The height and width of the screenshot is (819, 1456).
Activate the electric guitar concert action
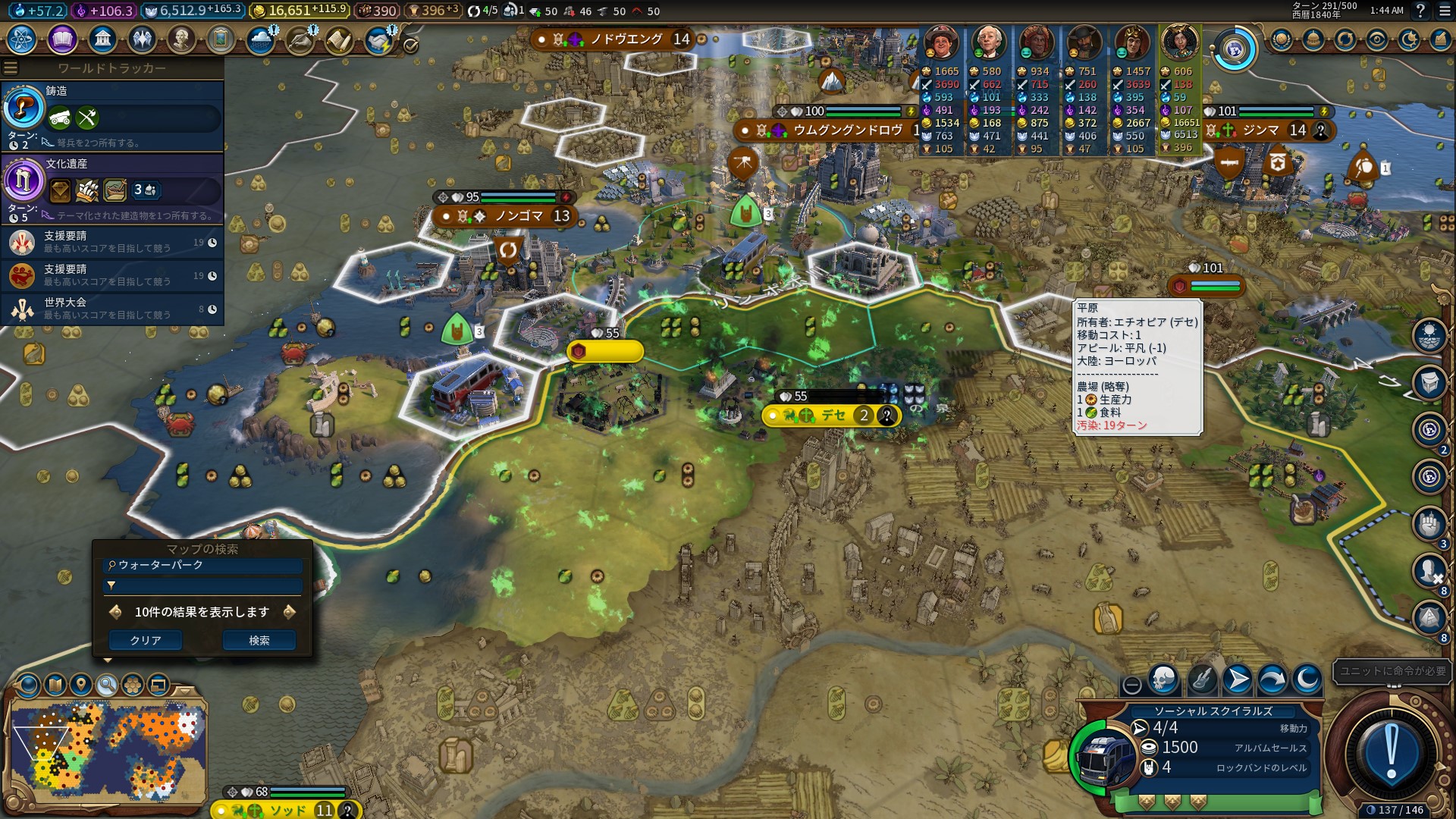pyautogui.click(x=1201, y=679)
